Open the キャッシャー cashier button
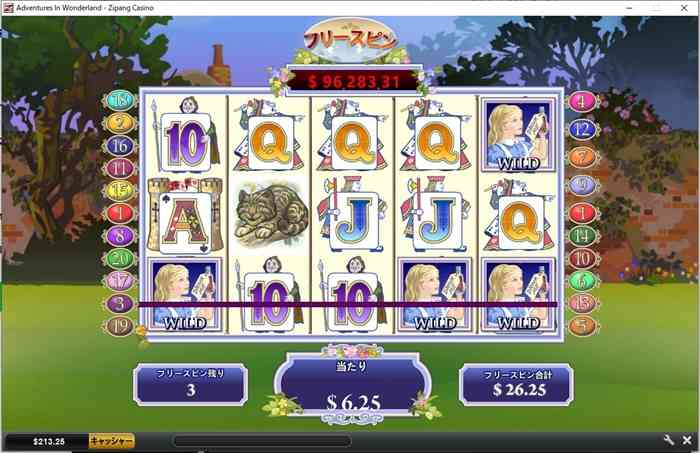This screenshot has height=453, width=700. pyautogui.click(x=111, y=440)
